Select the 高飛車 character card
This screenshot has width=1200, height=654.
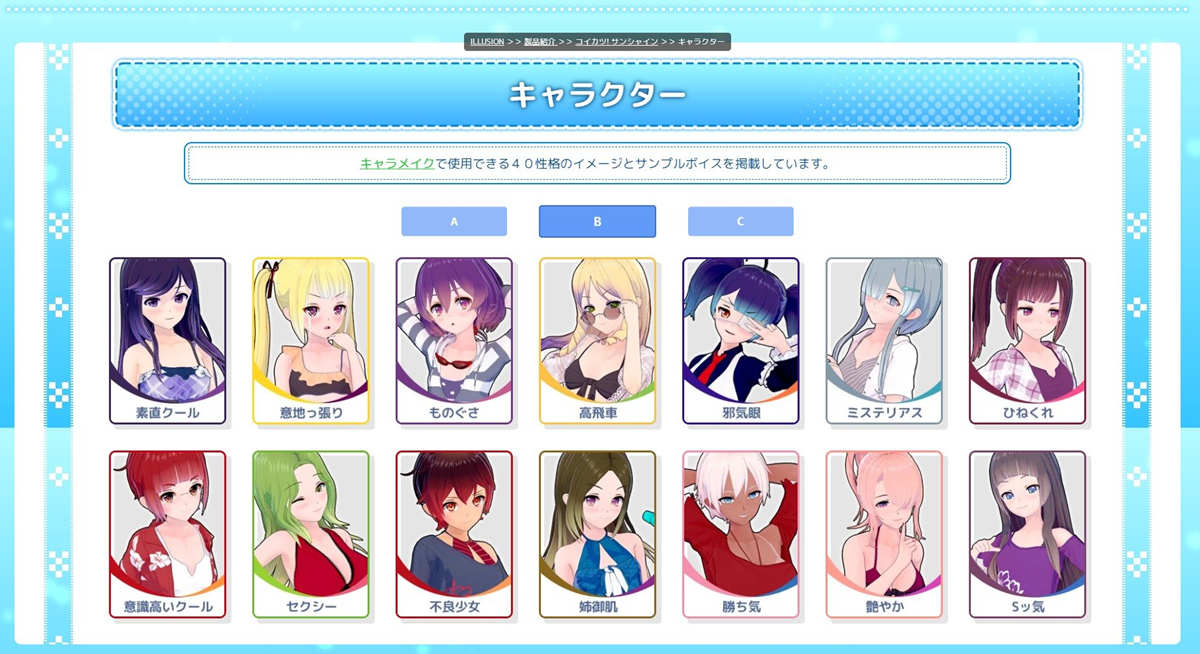point(597,340)
